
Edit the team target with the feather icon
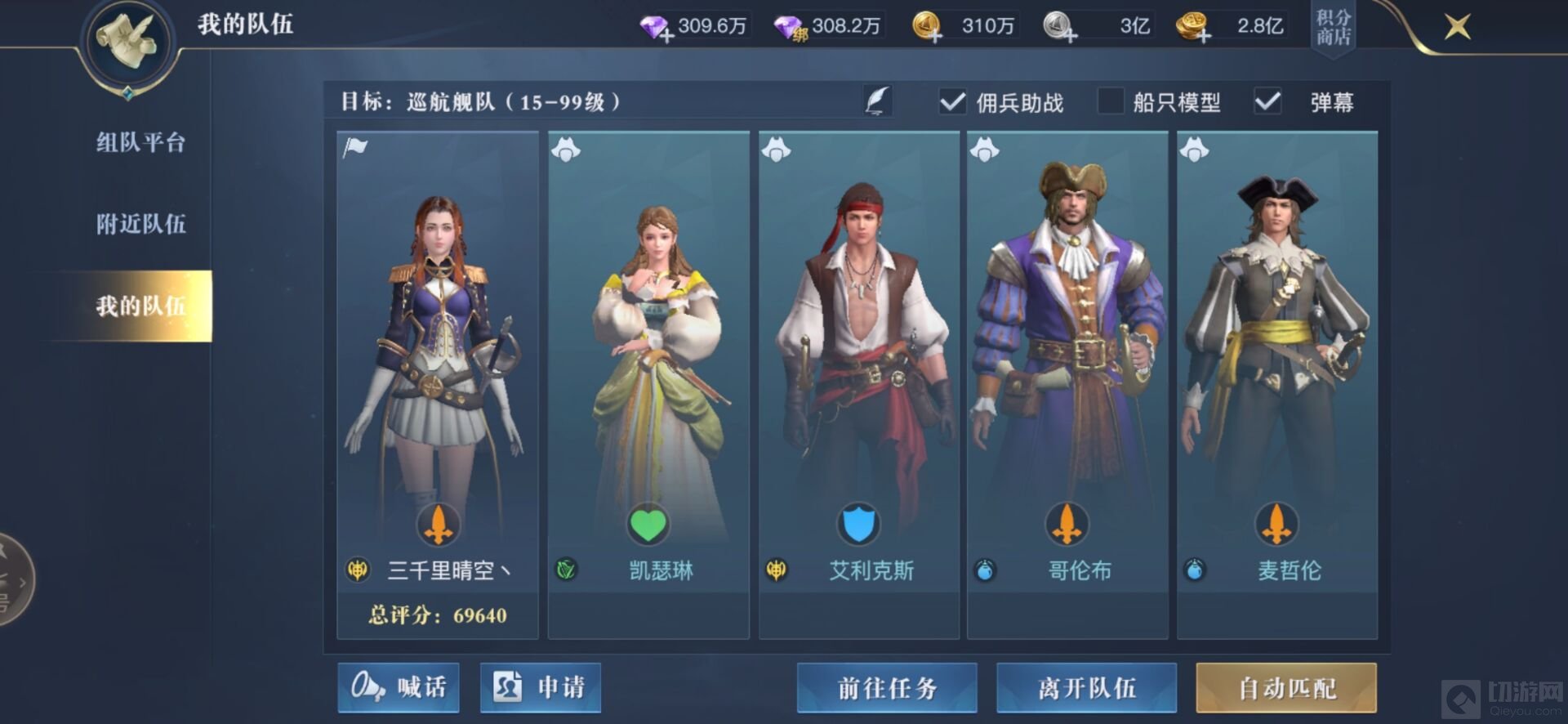click(877, 101)
